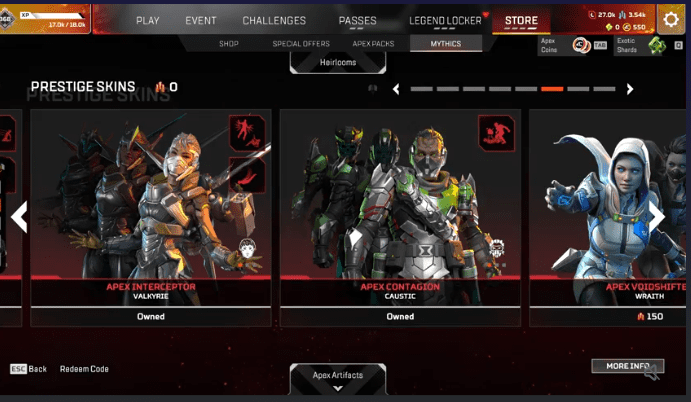Open the Legend Locker tab
The height and width of the screenshot is (402, 691).
[x=445, y=20]
